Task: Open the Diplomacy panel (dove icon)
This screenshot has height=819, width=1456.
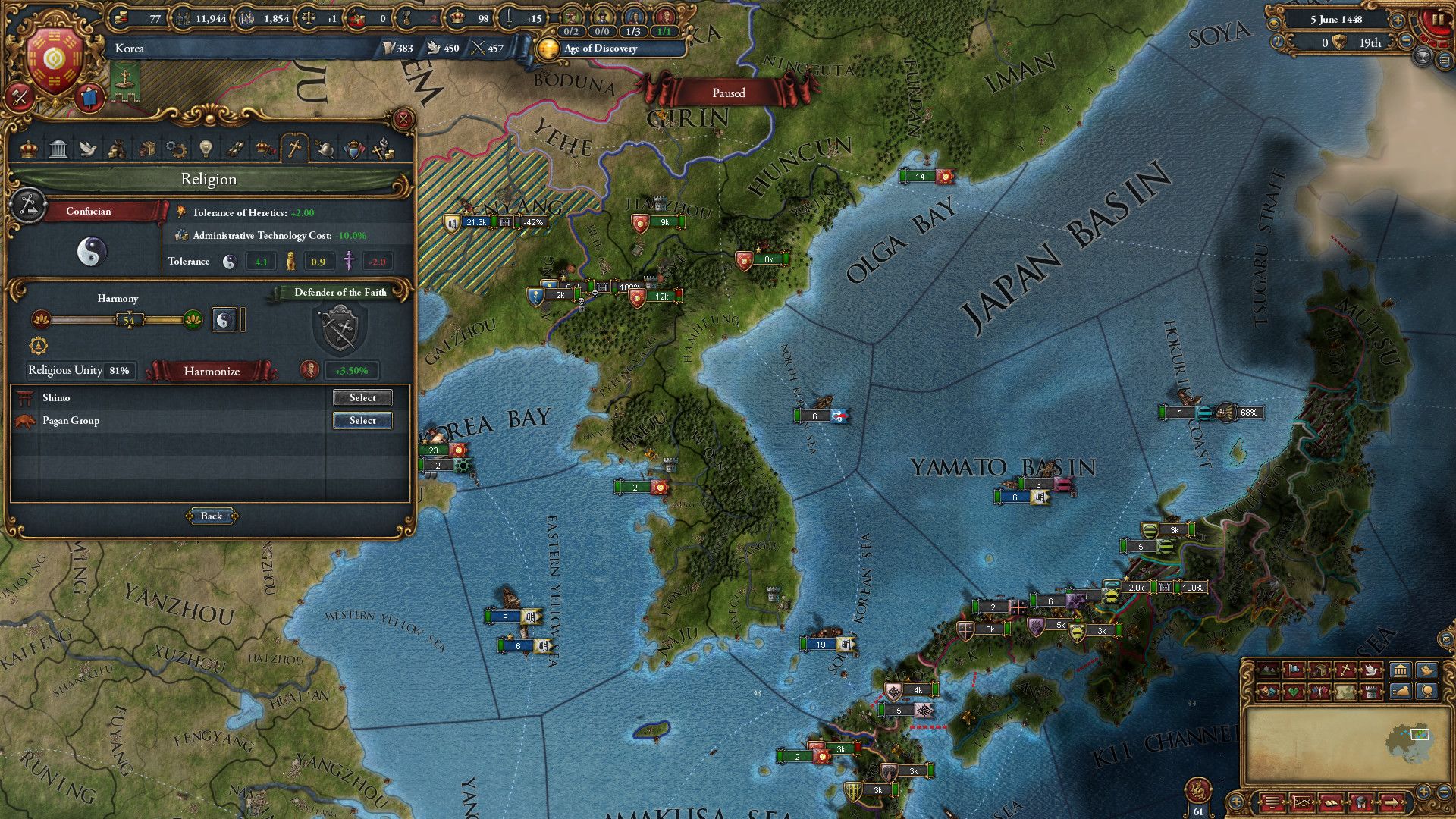Action: 88,148
